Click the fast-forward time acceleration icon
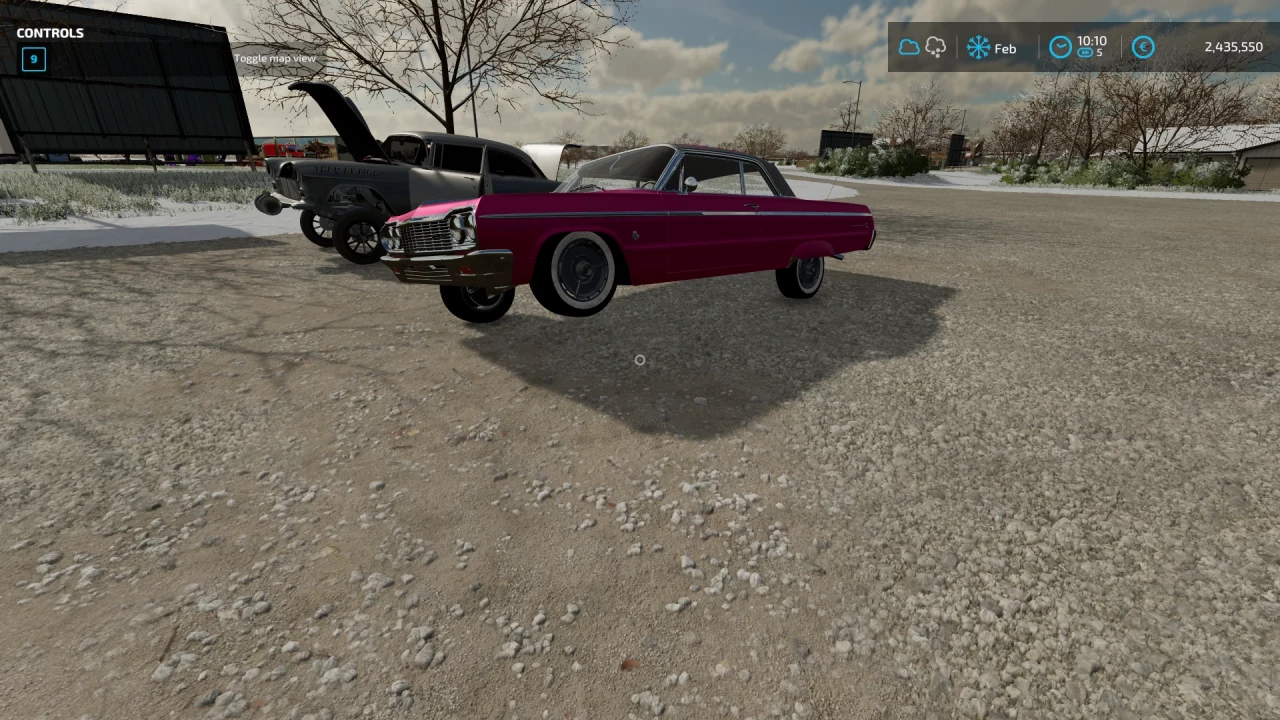 (1085, 52)
